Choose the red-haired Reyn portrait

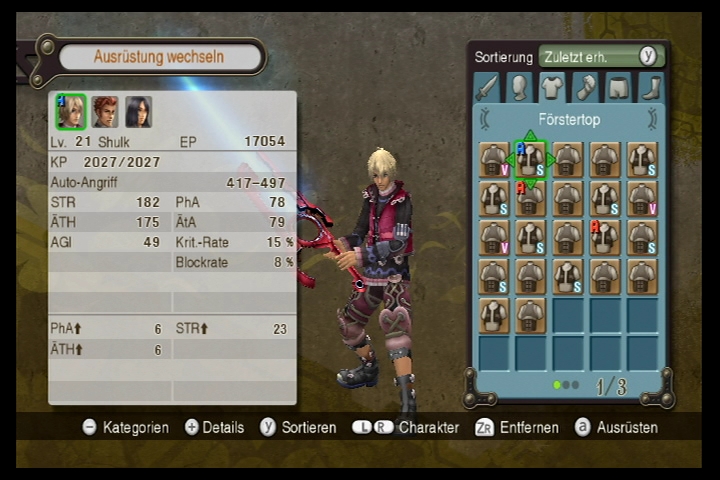(x=105, y=111)
